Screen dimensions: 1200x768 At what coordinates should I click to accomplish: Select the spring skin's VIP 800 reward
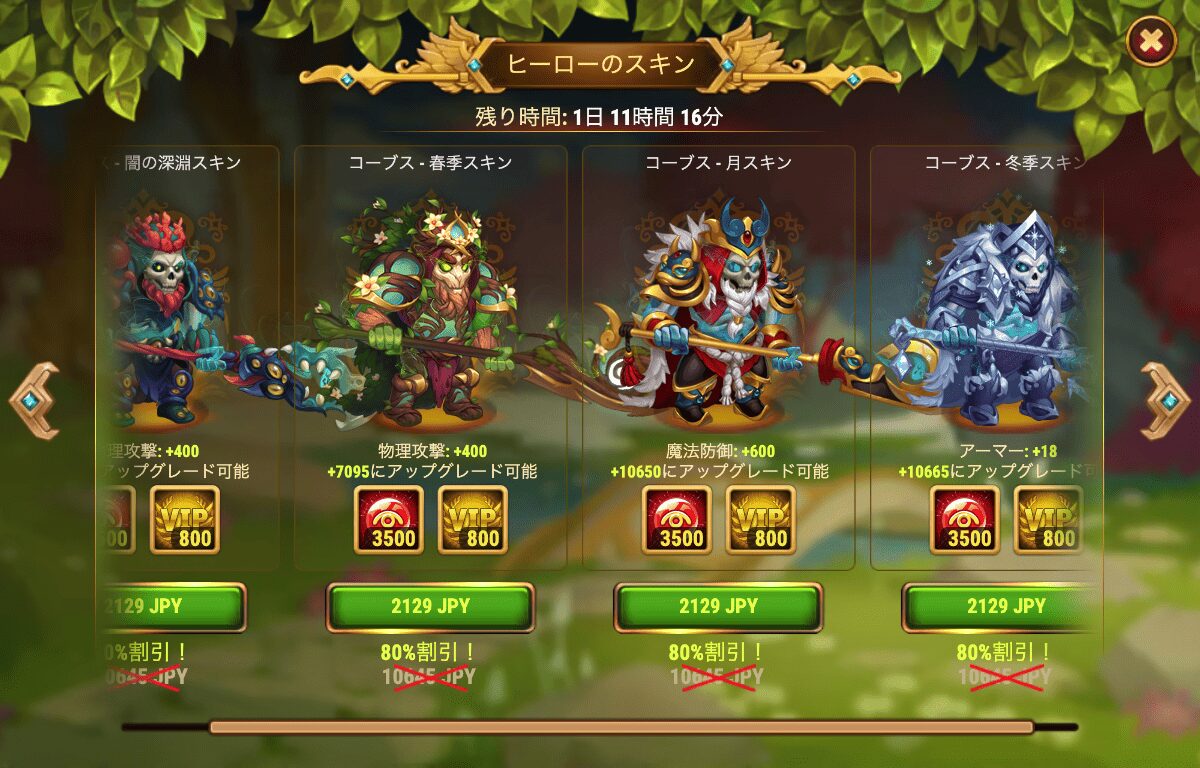pos(473,520)
